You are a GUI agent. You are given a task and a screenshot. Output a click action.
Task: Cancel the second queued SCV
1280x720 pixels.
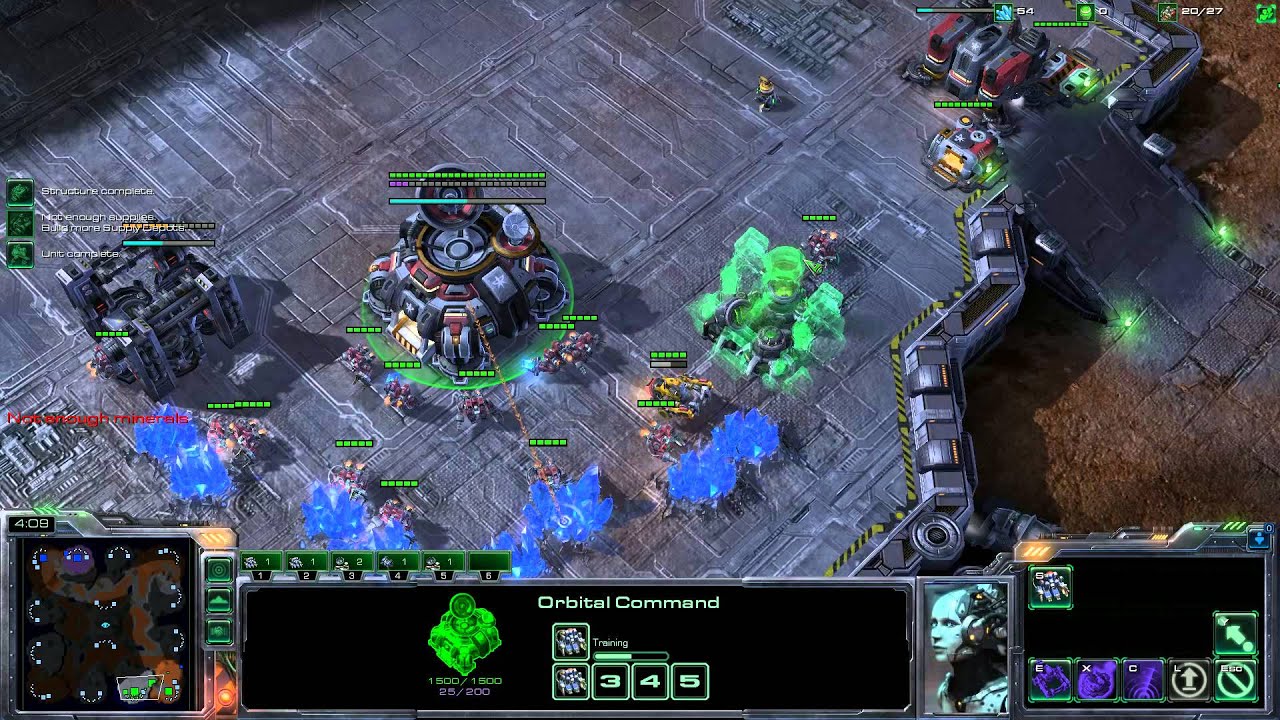(571, 682)
